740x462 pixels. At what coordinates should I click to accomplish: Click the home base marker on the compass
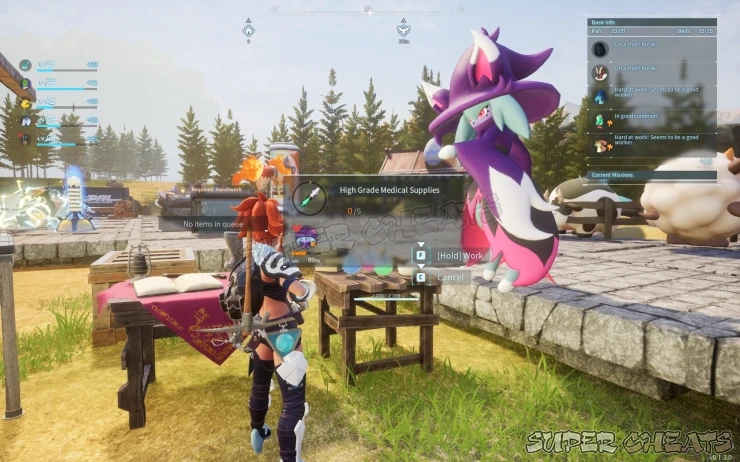[248, 30]
